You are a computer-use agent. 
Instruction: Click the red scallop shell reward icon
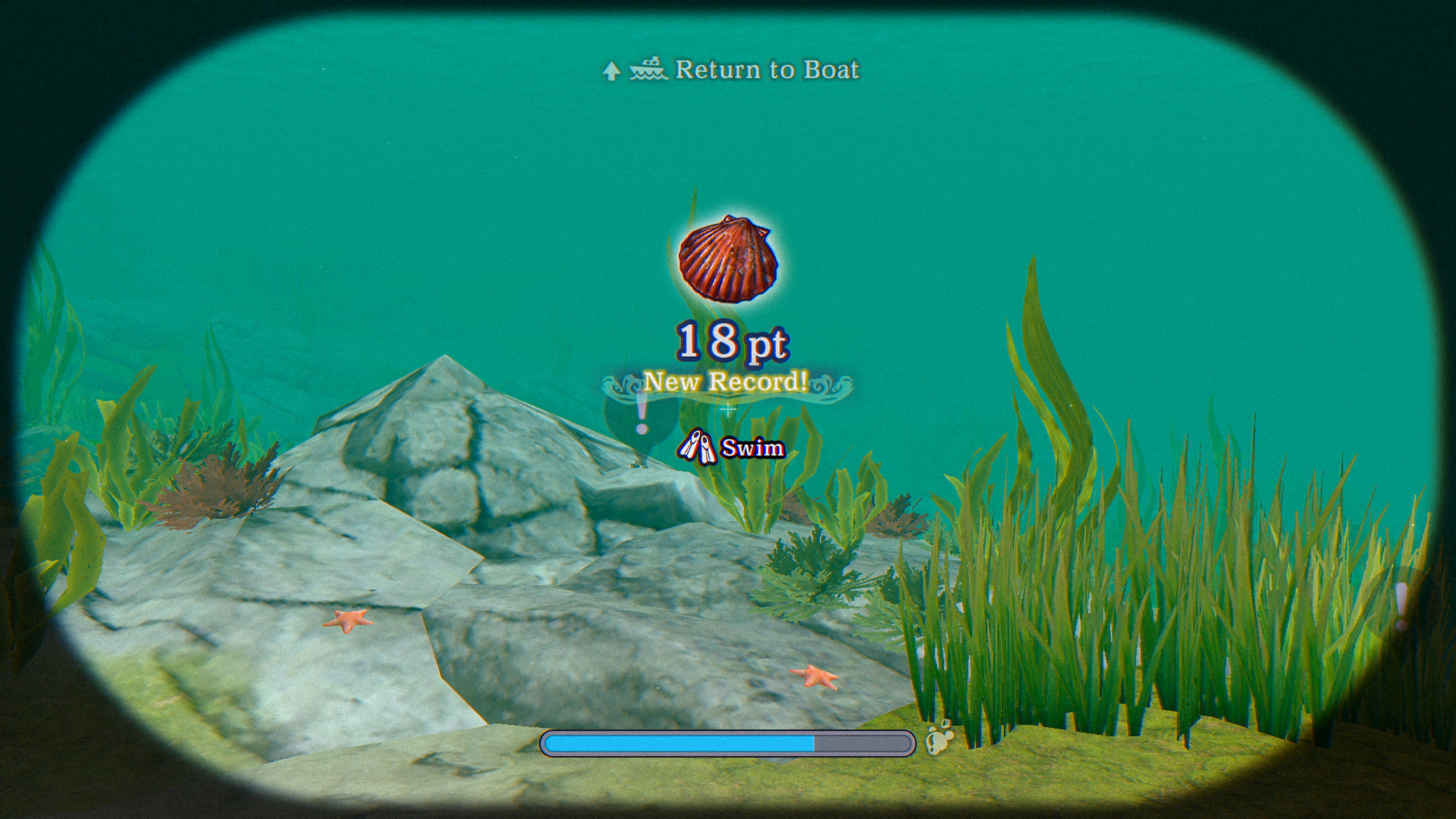pos(729,259)
